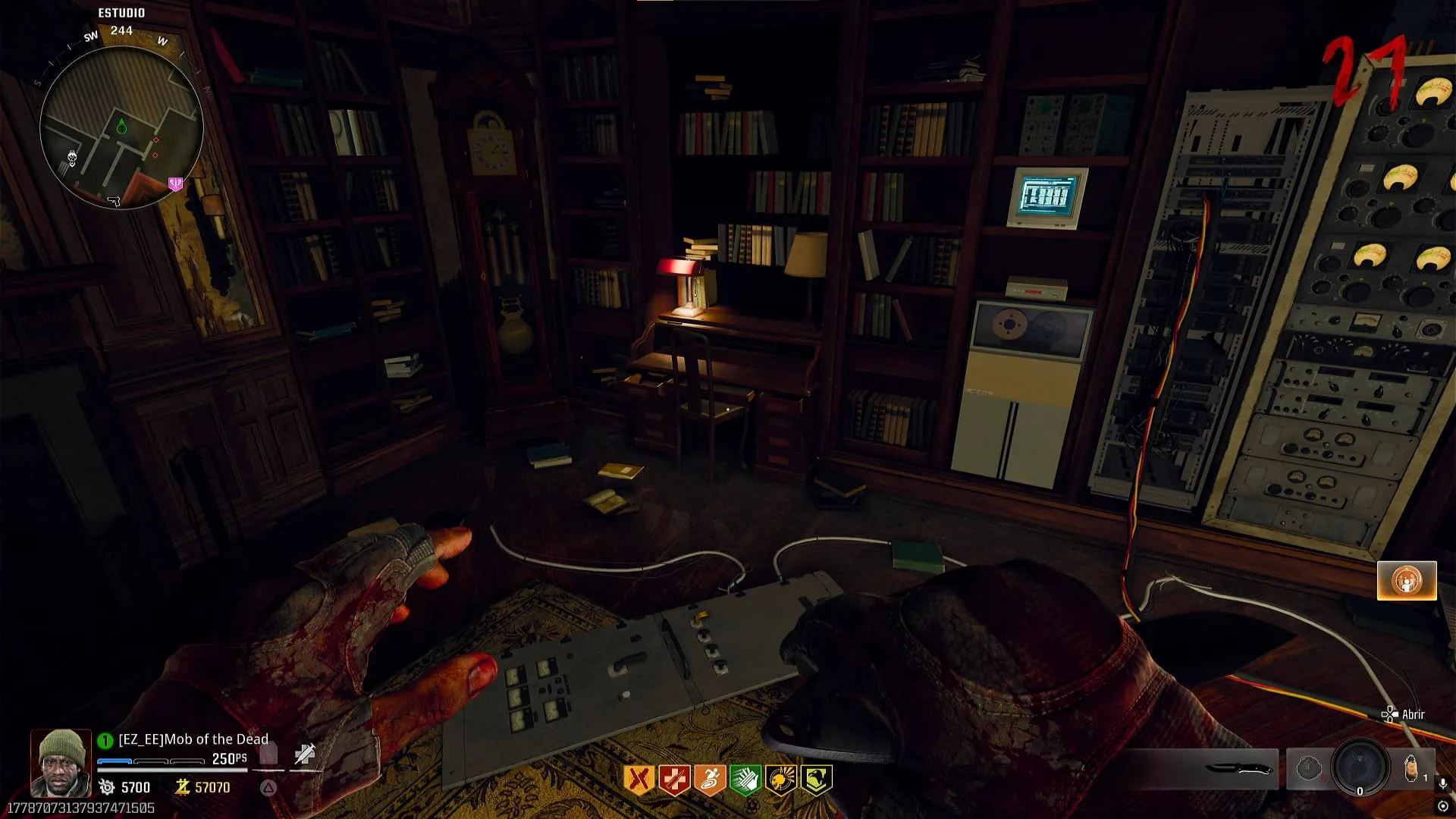Click the red cross and bullet perk
1456x819 pixels.
[x=674, y=780]
